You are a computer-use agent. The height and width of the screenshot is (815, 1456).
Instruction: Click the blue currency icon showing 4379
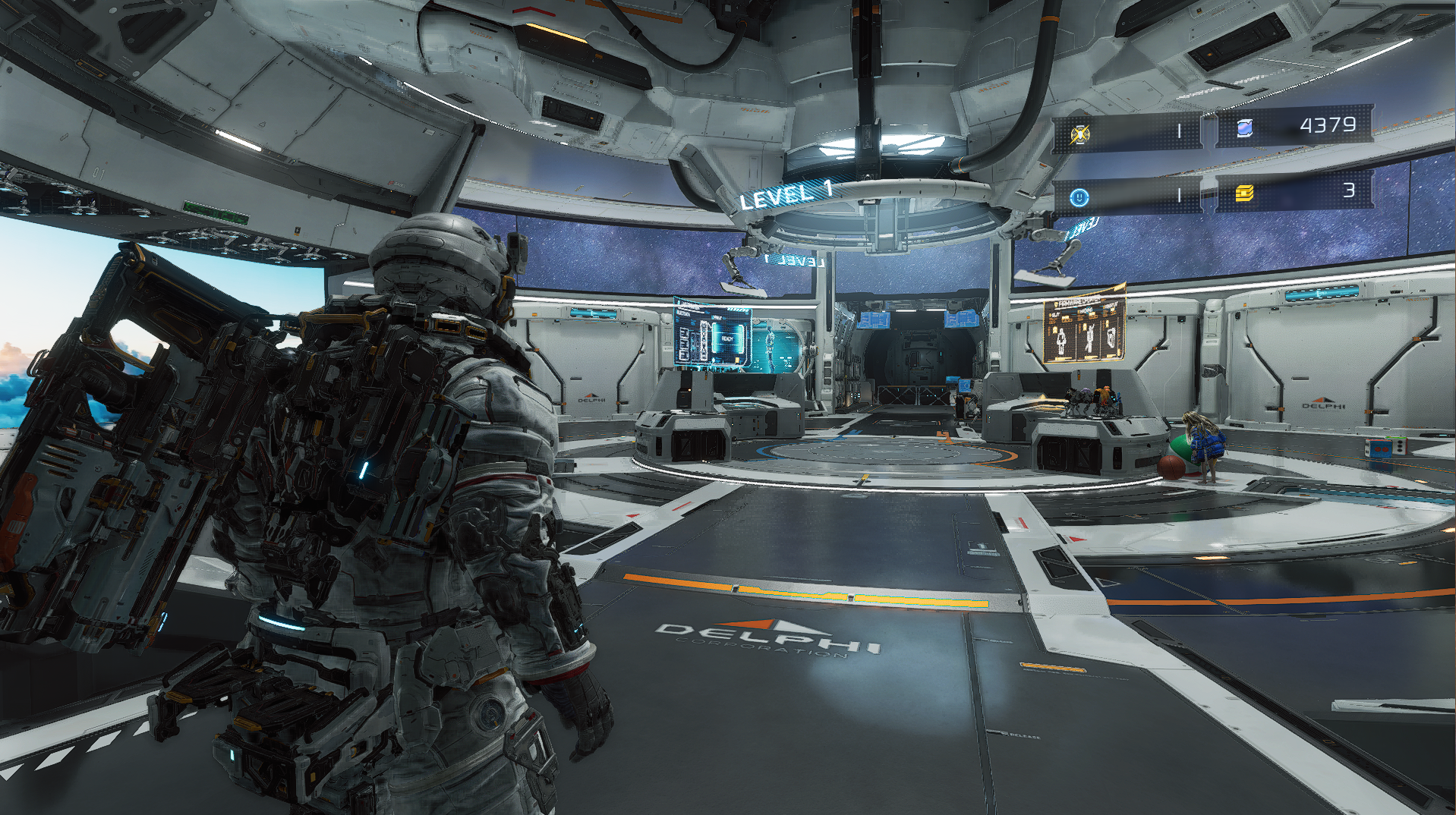click(1245, 127)
